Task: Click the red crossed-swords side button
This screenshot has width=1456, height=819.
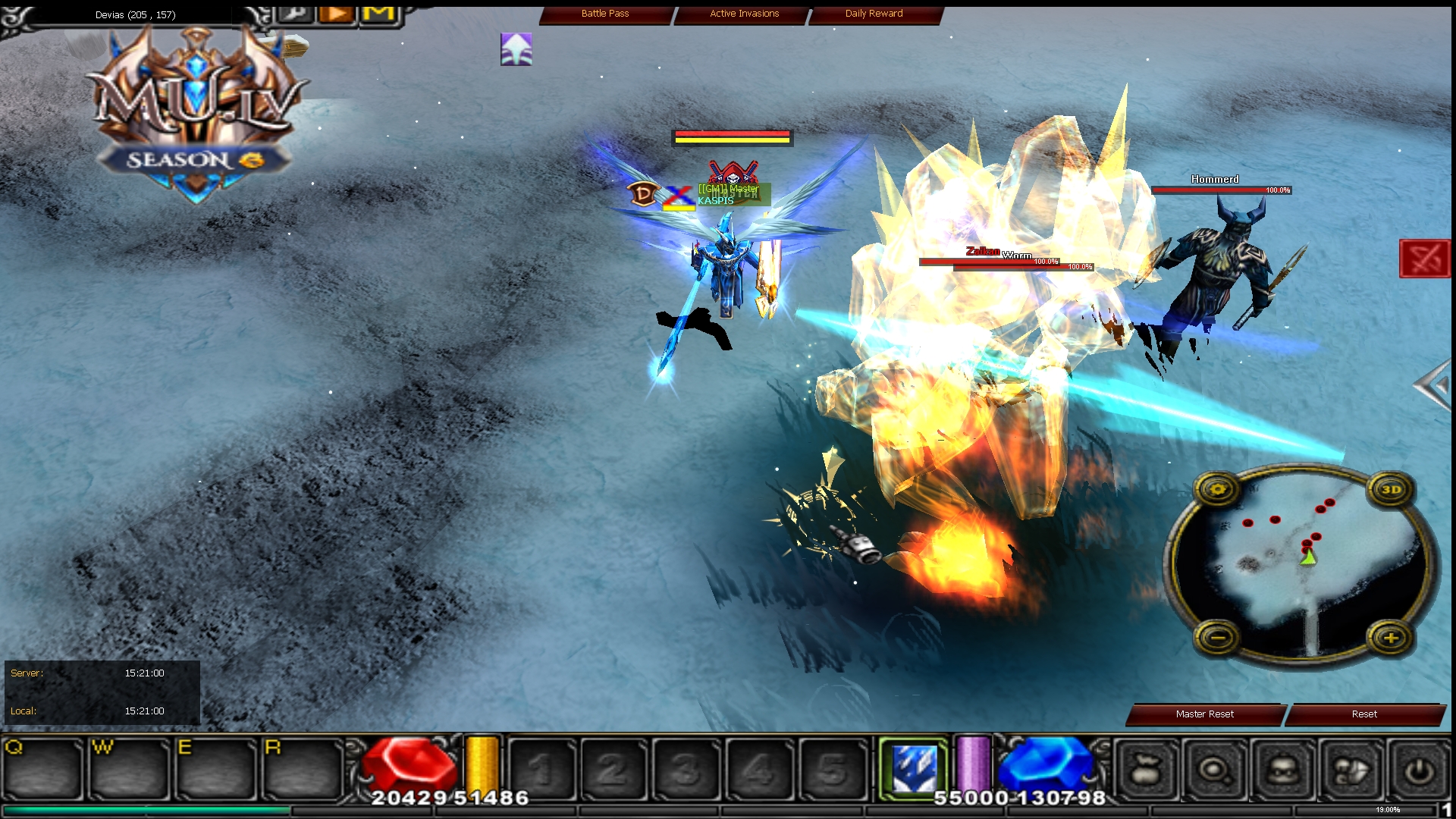Action: [1424, 259]
